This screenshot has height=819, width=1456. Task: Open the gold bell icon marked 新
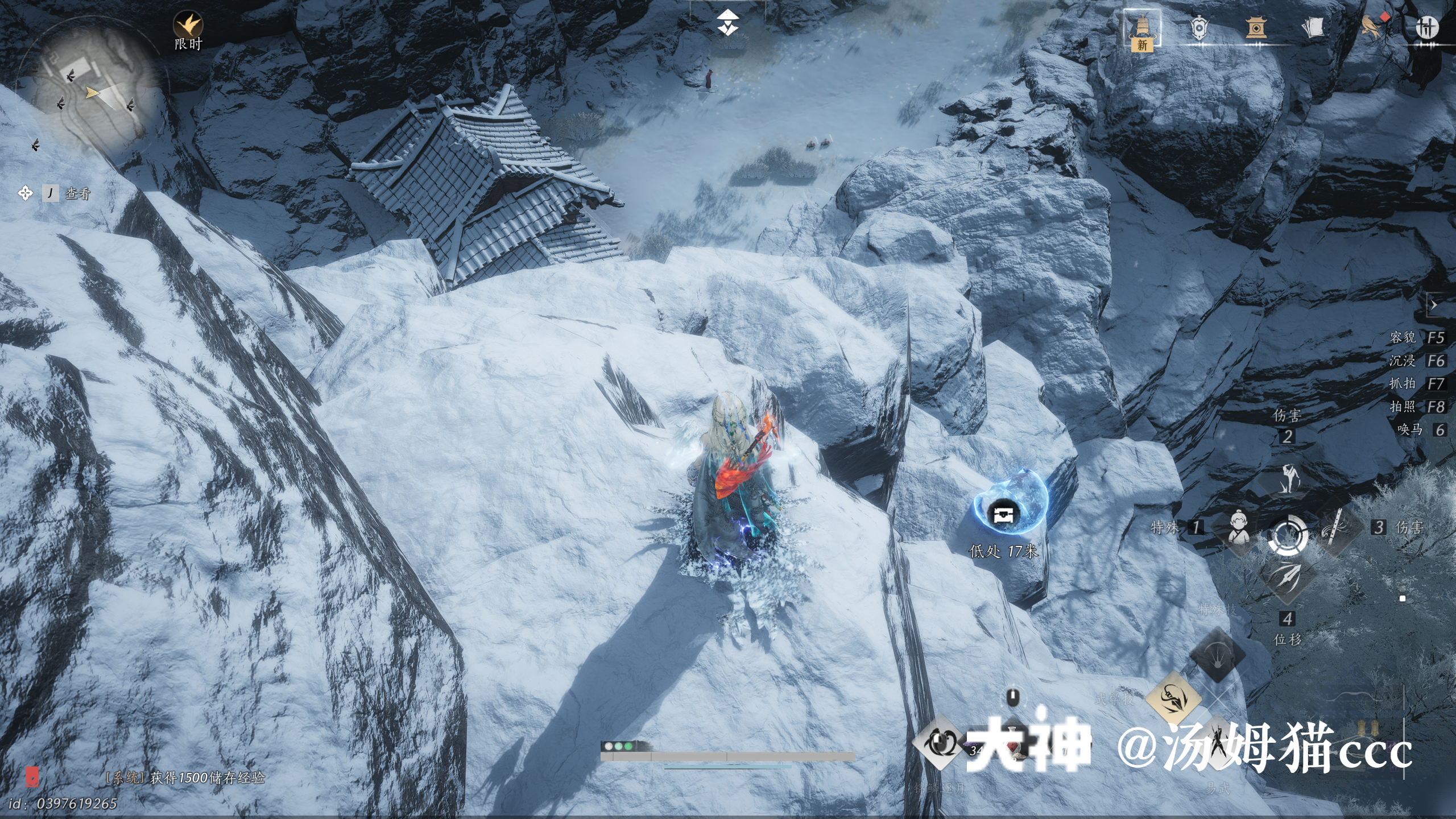click(1141, 28)
